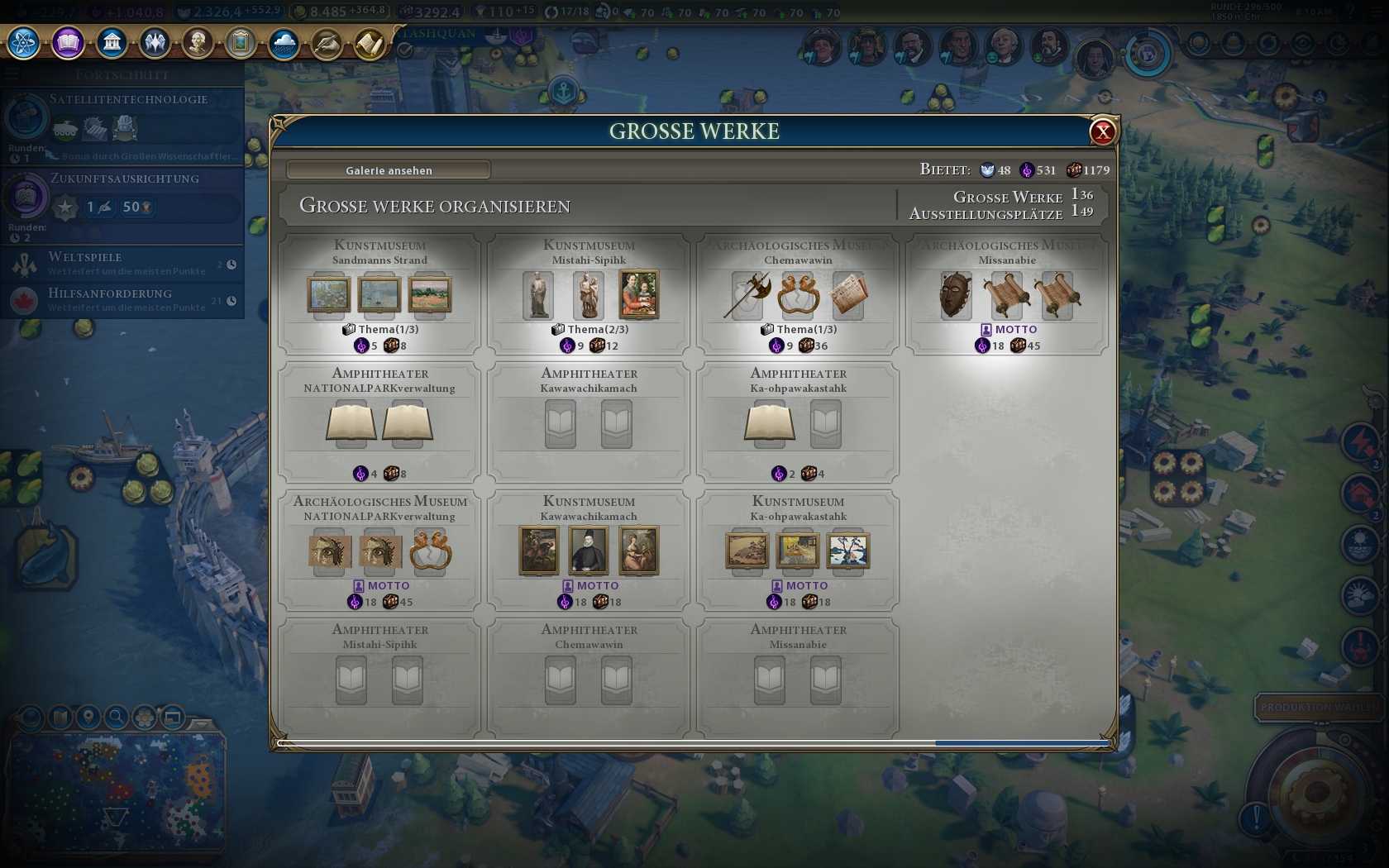This screenshot has width=1389, height=868.
Task: Show the Hilfsanforderung emergency entry
Action: click(x=122, y=299)
